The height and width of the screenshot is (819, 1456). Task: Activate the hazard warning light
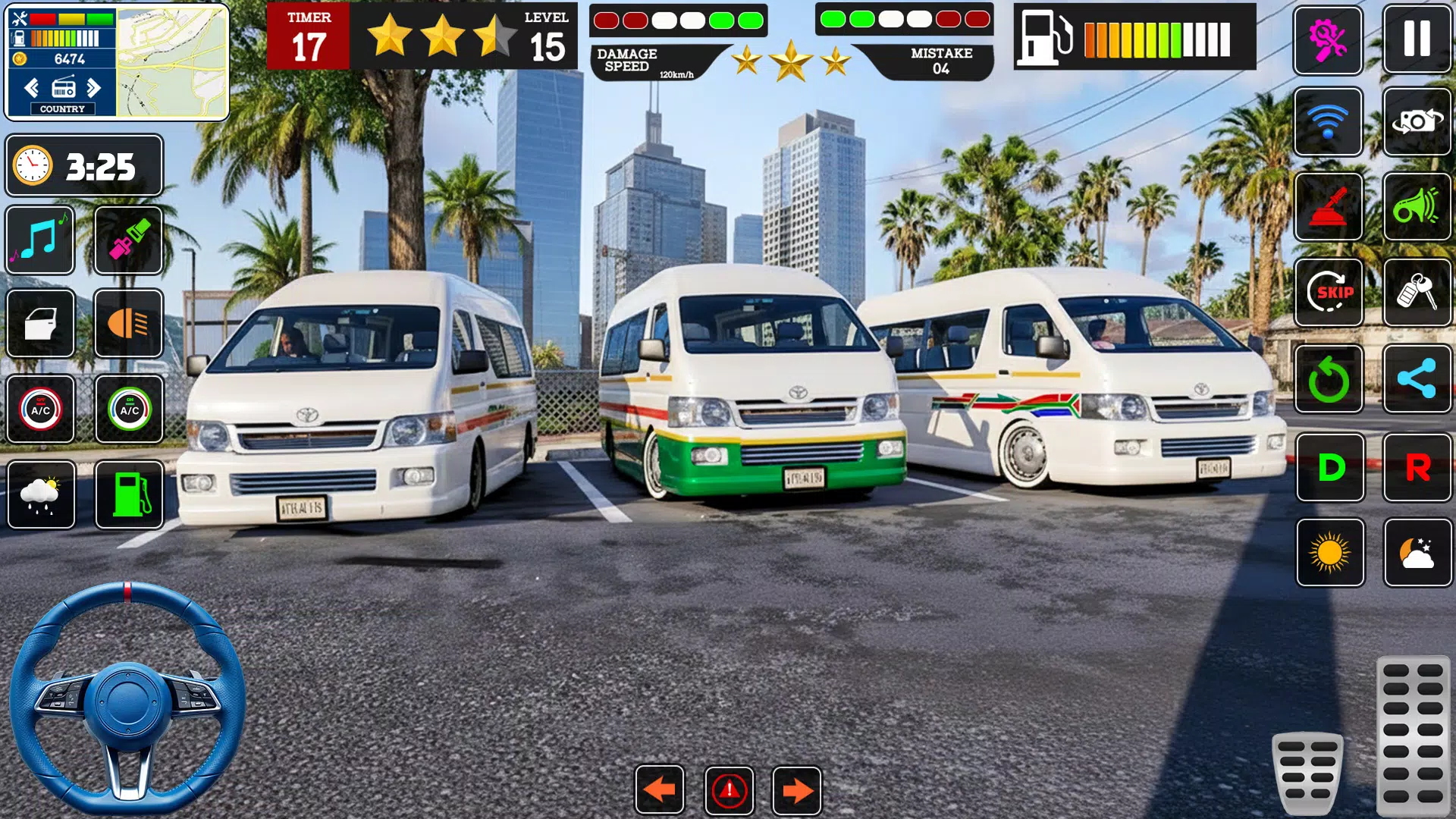tap(729, 790)
